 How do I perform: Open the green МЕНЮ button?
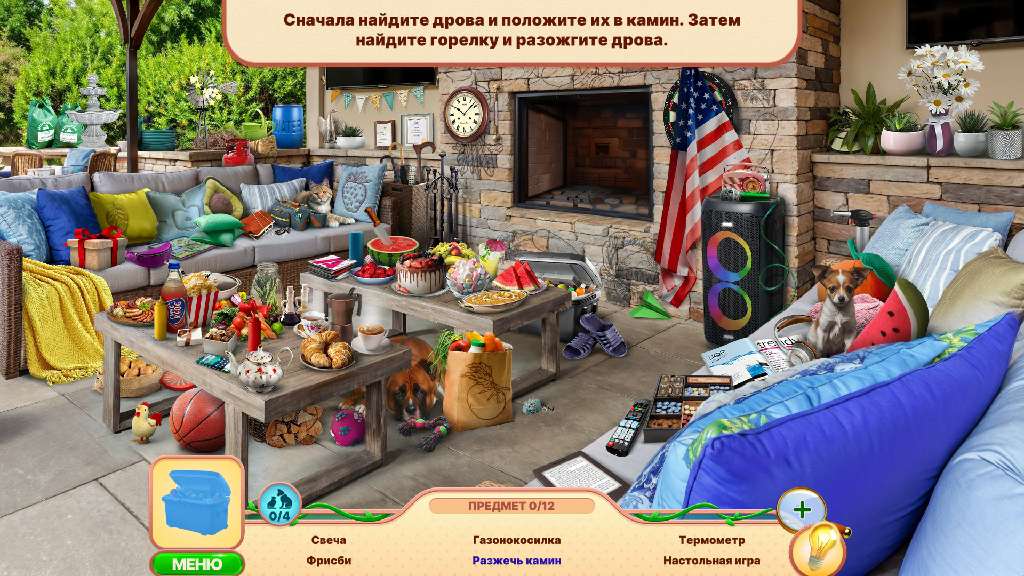point(198,564)
